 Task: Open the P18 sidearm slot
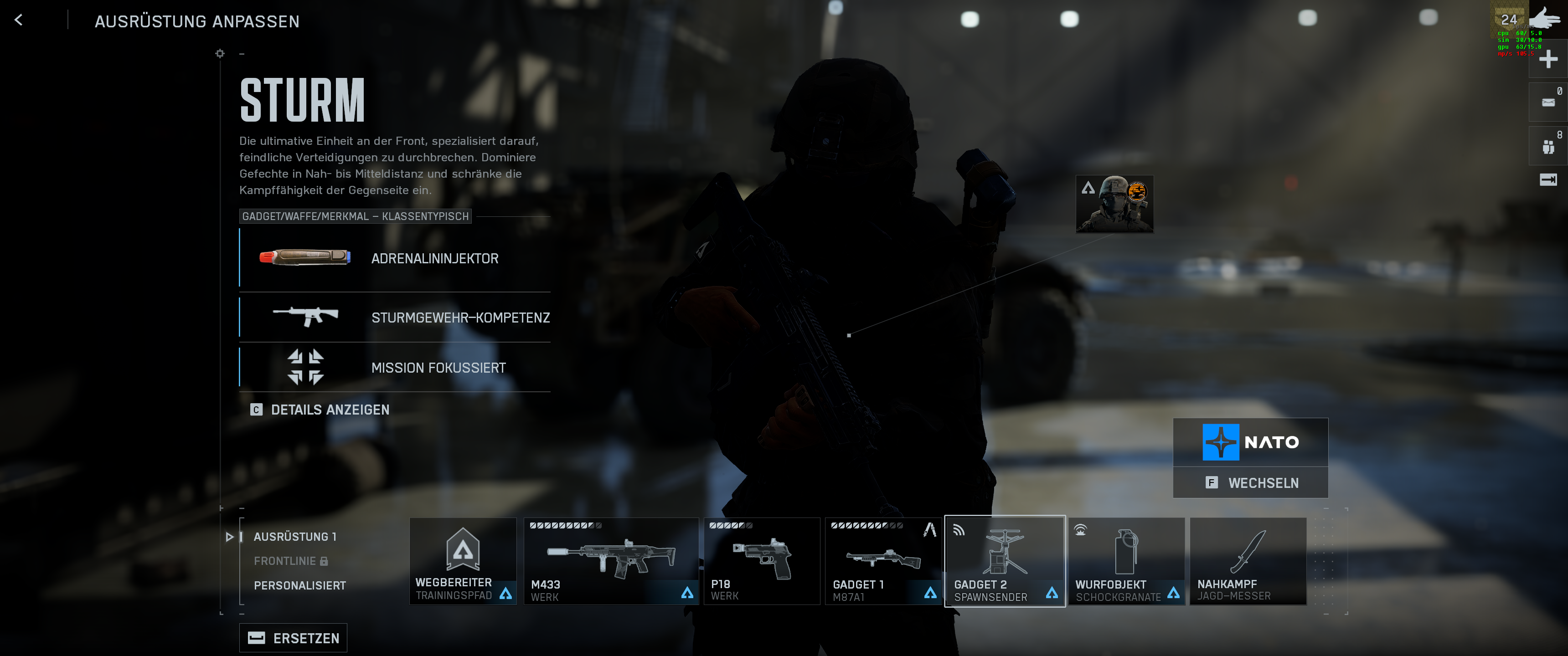(x=761, y=561)
